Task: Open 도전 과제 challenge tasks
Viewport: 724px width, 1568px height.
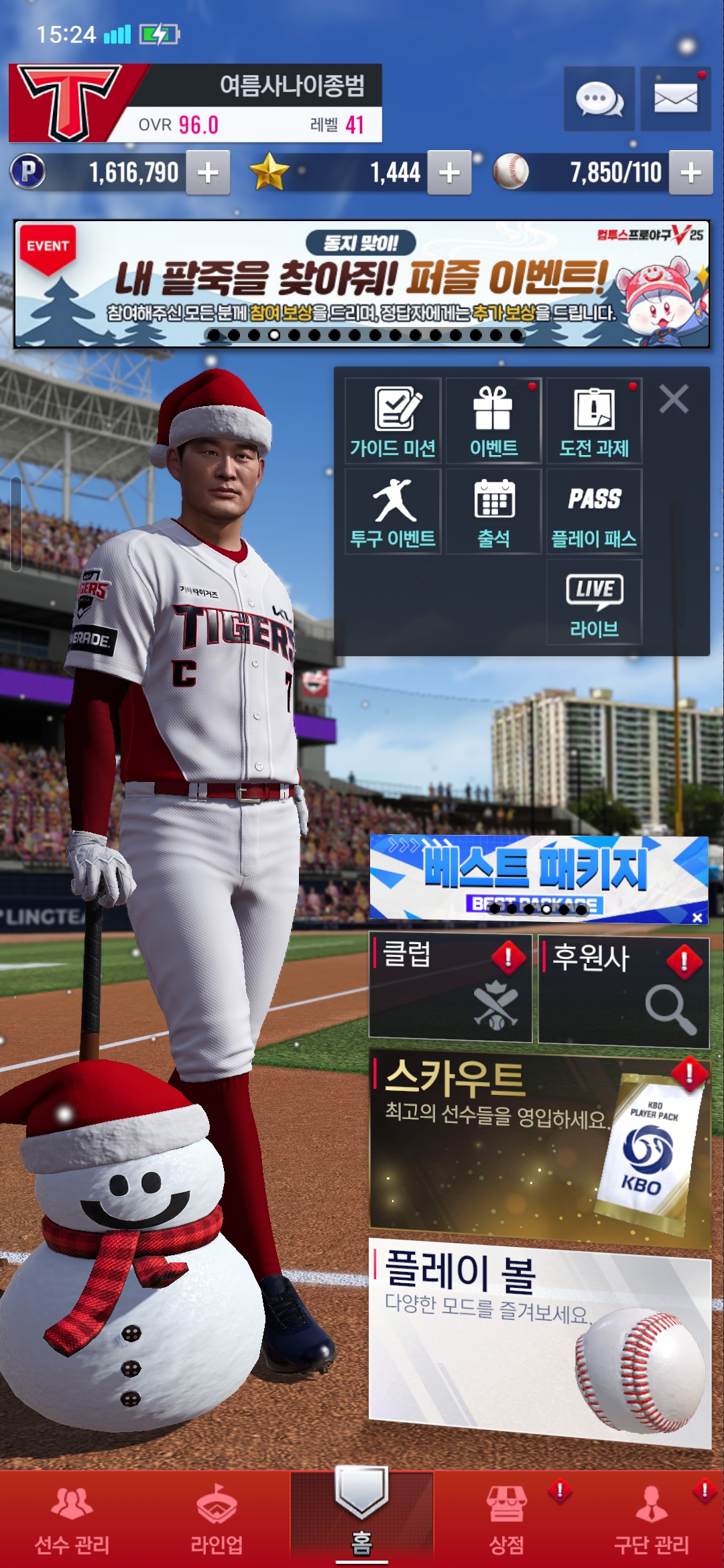Action: 594,421
